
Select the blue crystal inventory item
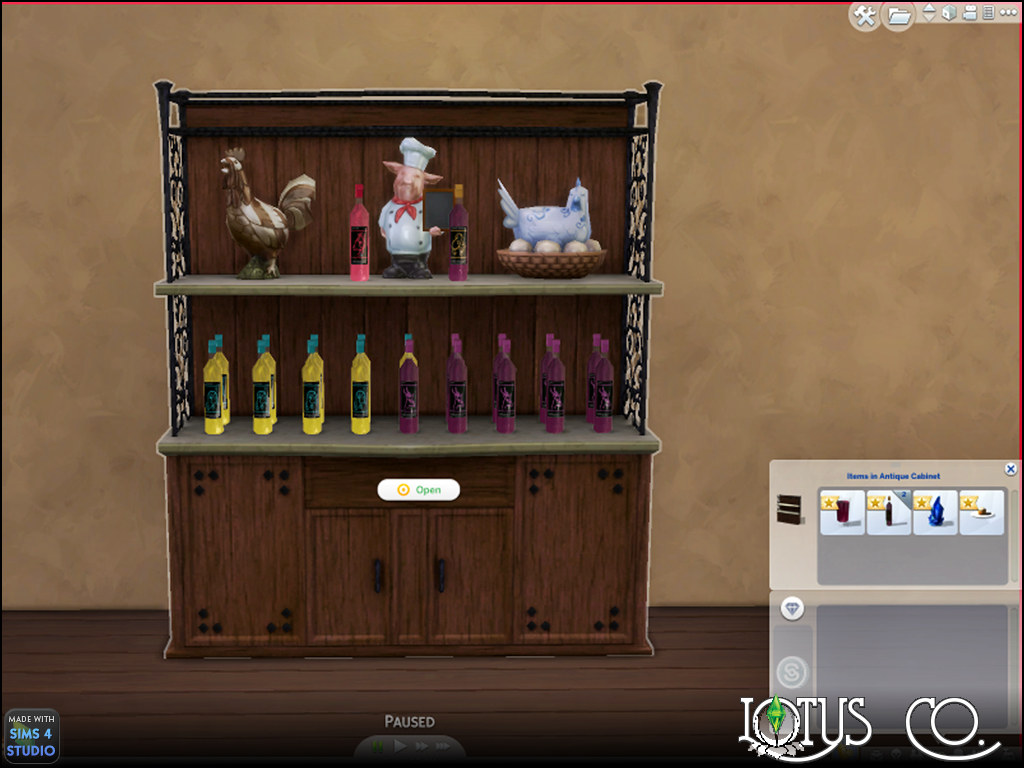click(x=935, y=512)
